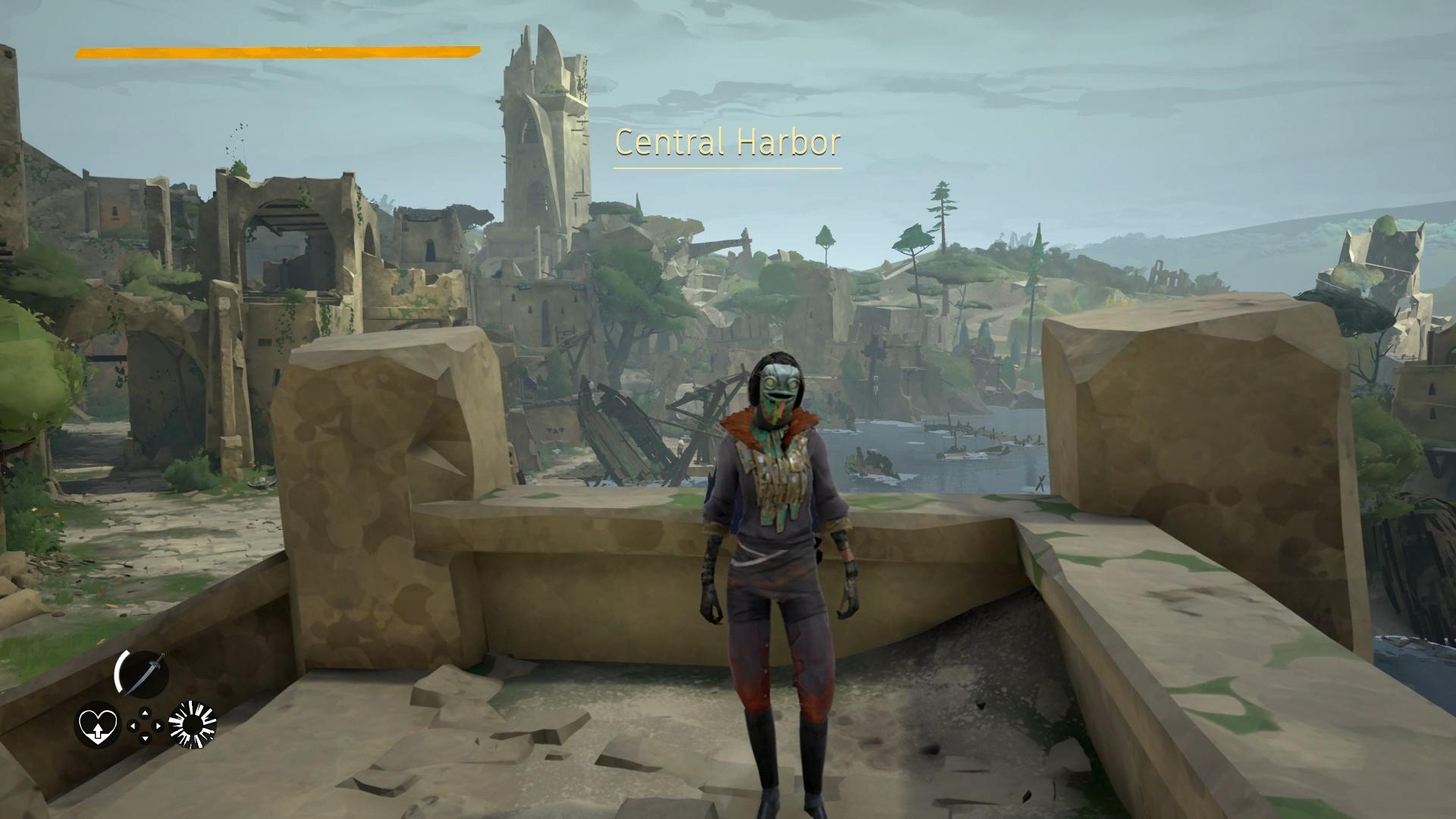Image resolution: width=1456 pixels, height=819 pixels.
Task: Click the d-pad right arrow icon
Action: [158, 725]
